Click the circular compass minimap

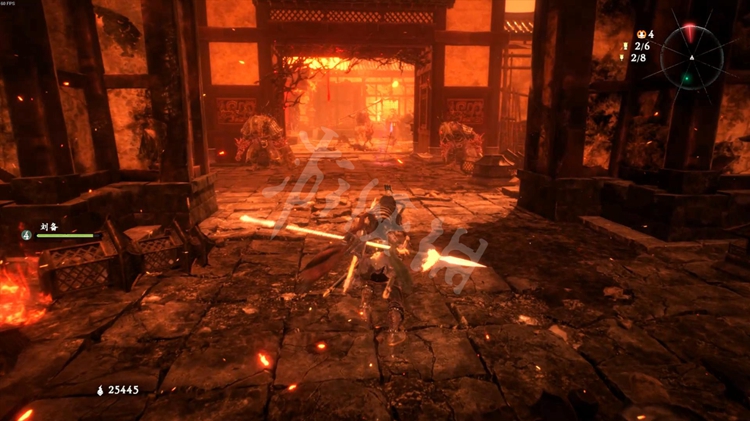tap(691, 57)
